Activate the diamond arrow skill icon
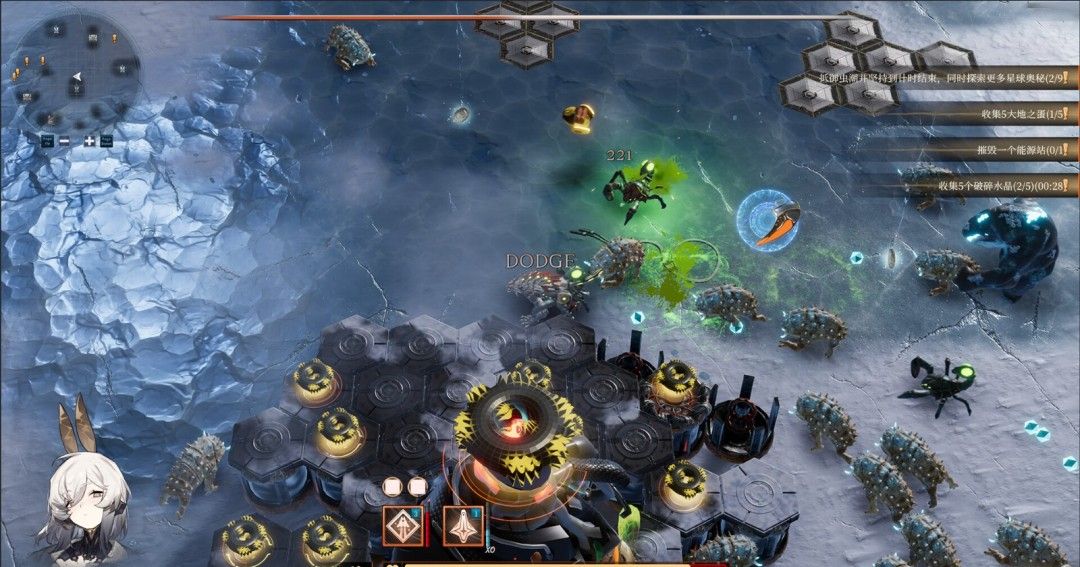This screenshot has width=1080, height=567. click(402, 524)
